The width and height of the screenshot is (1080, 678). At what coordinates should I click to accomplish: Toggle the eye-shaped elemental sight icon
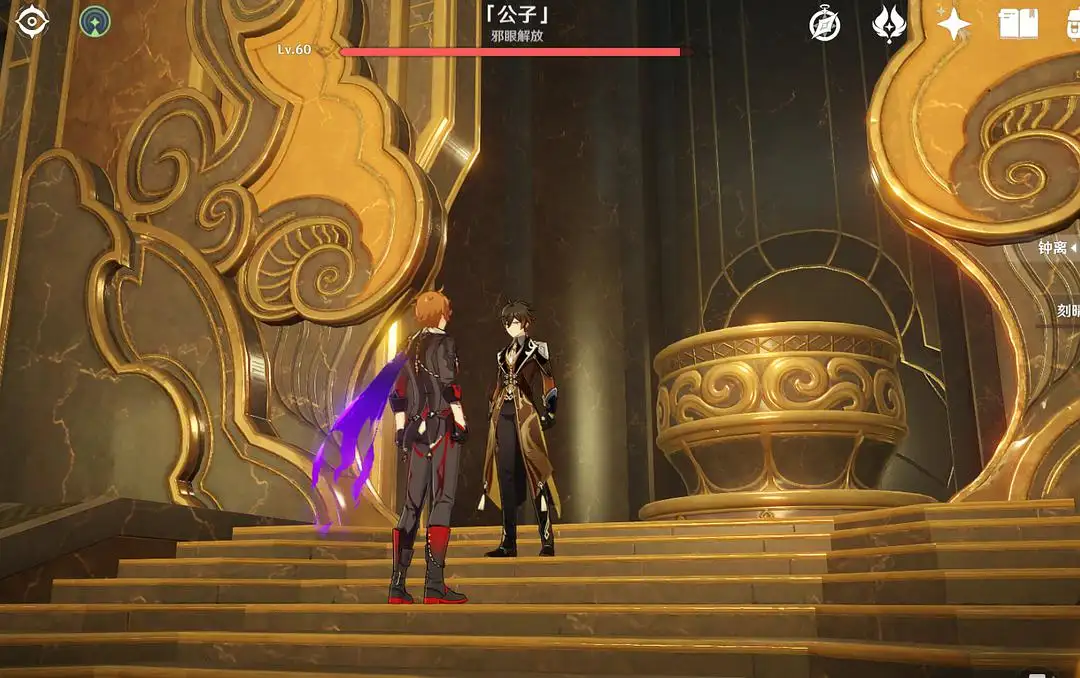[x=32, y=21]
